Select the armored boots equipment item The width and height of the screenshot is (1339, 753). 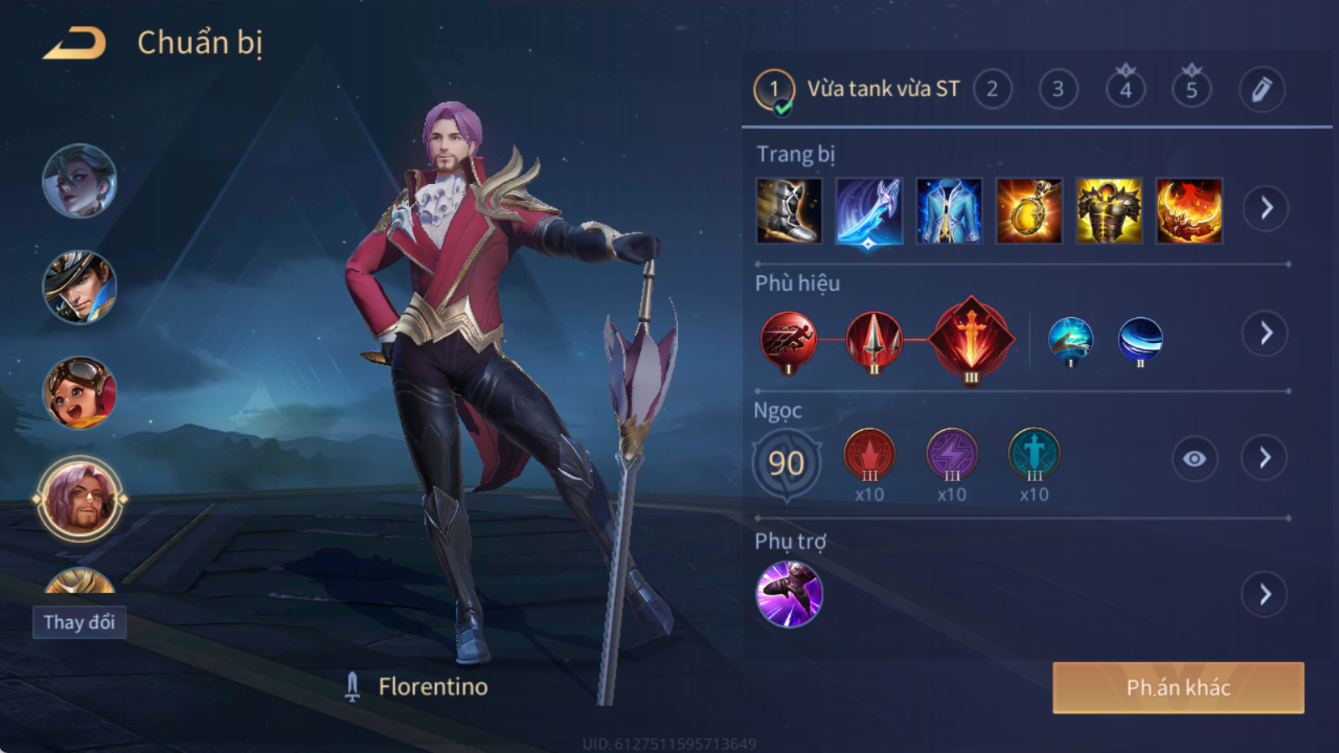789,211
